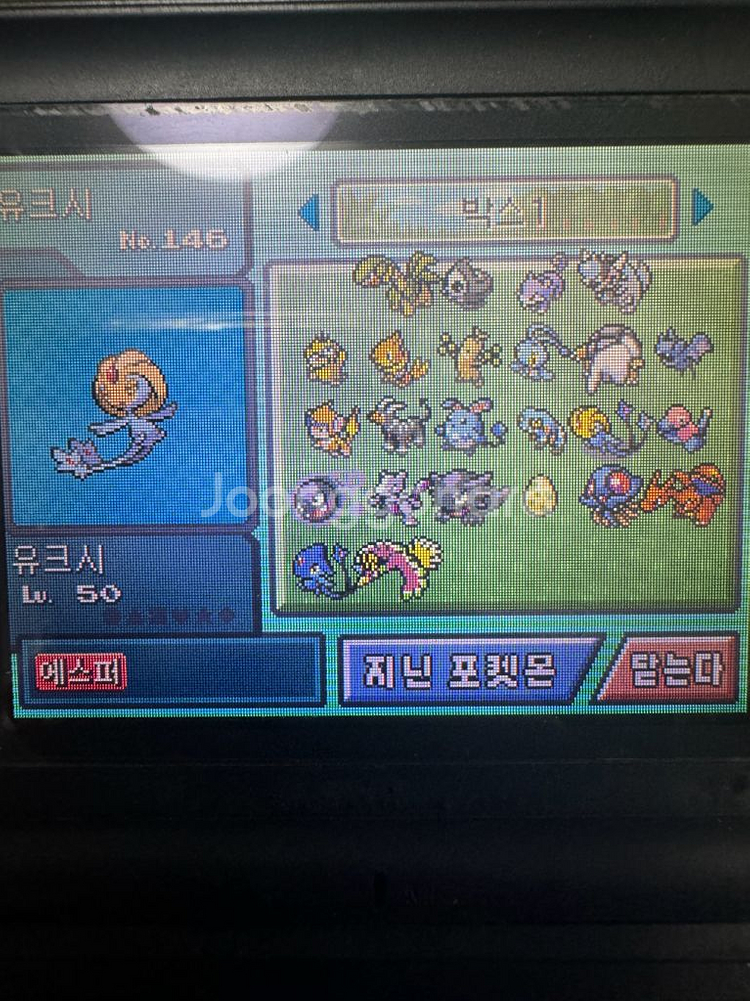Go to the previous box with left arrow
Image resolution: width=750 pixels, height=1001 pixels.
pos(309,210)
